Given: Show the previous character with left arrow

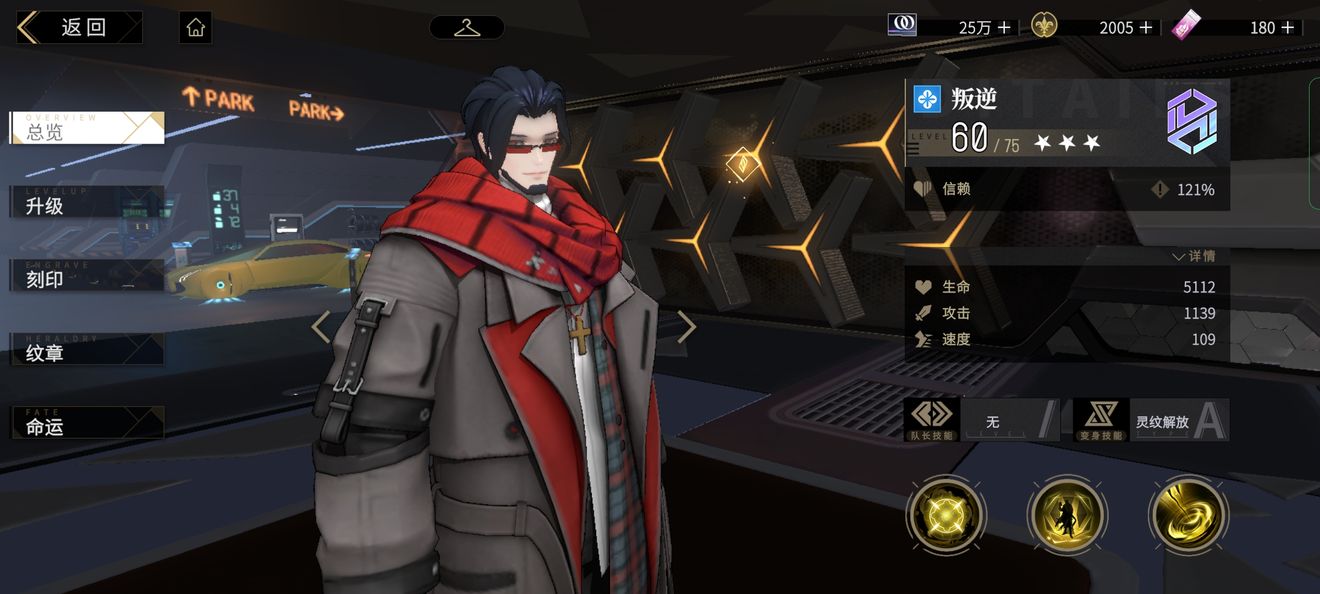Looking at the screenshot, I should coord(321,327).
